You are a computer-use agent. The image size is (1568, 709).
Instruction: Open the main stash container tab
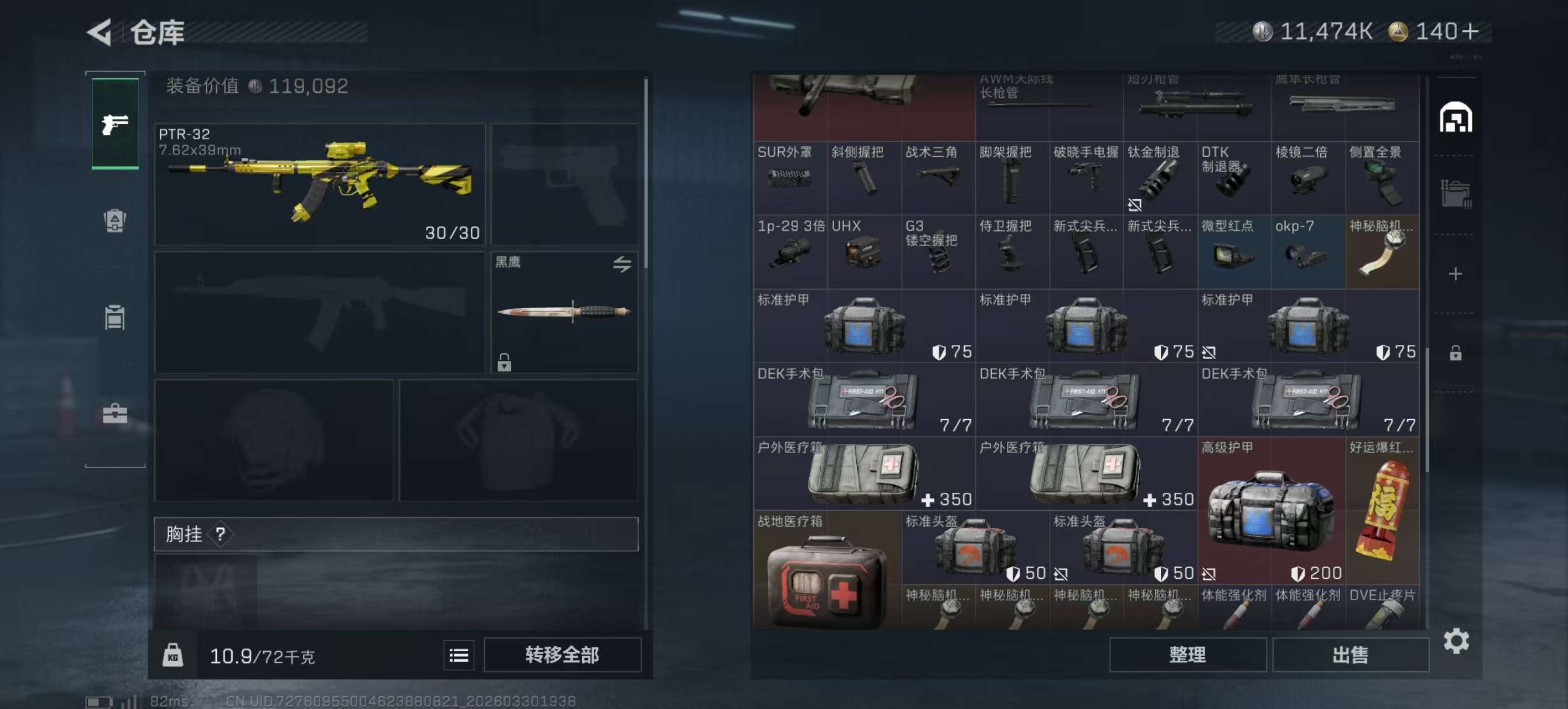point(1455,117)
